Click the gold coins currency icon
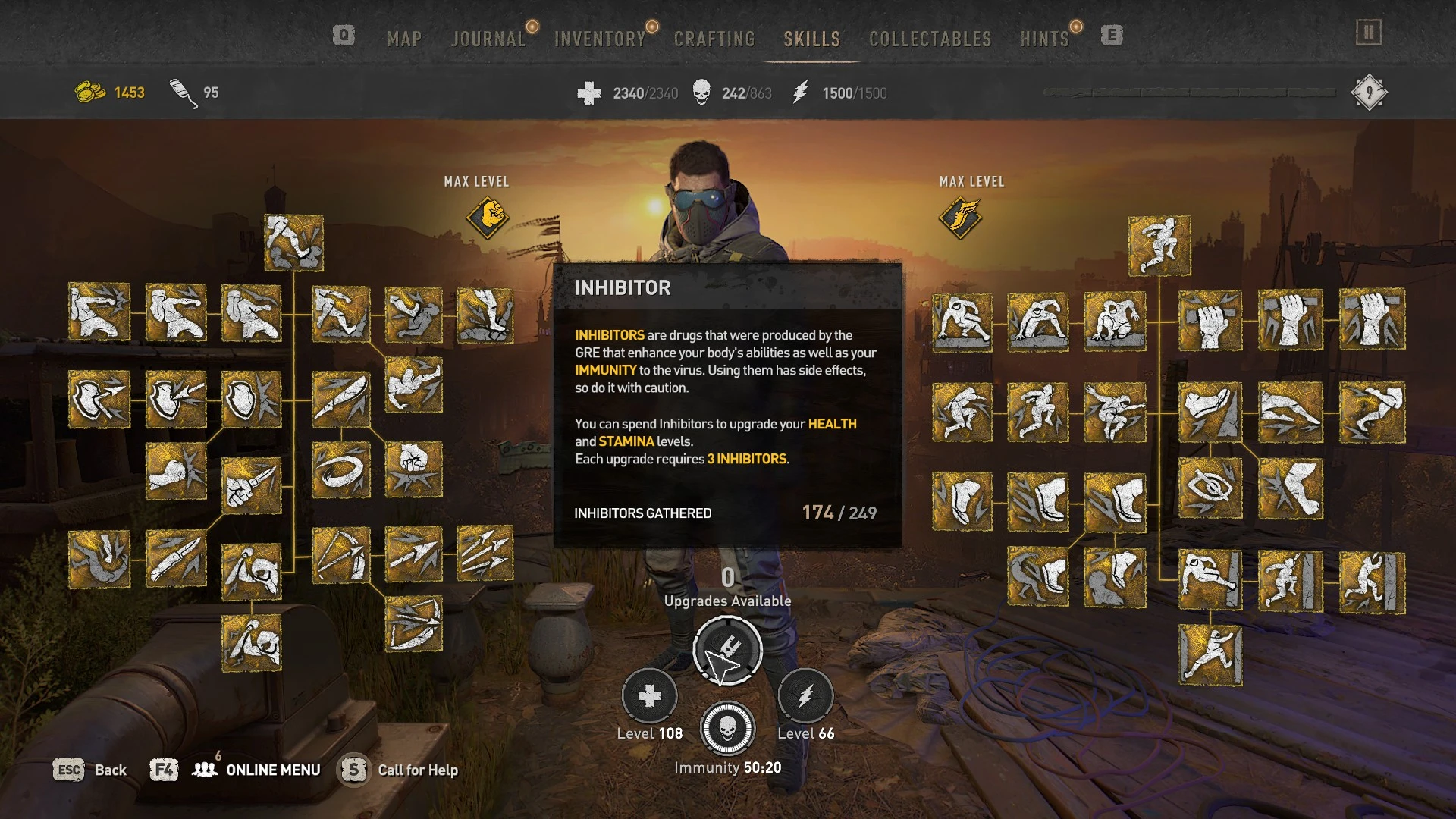Viewport: 1456px width, 819px height. click(x=89, y=91)
